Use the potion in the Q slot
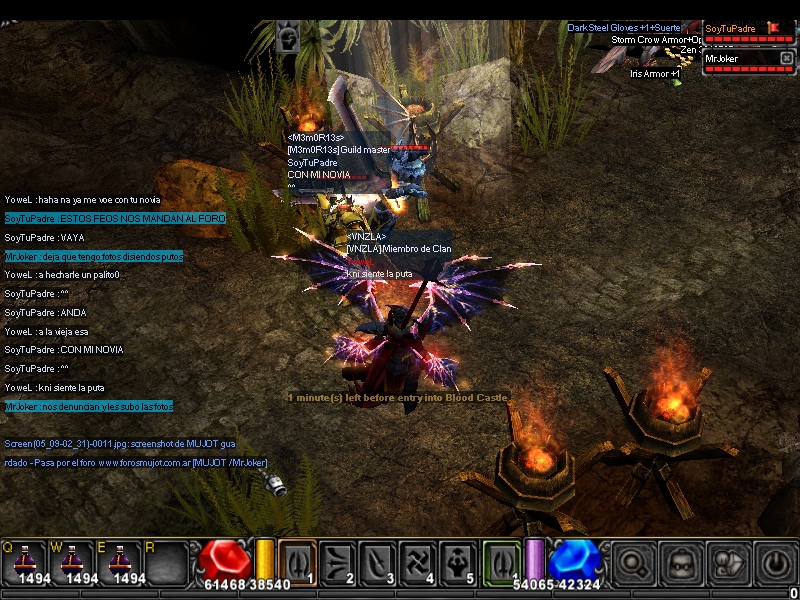Screen dimensions: 800x600 click(24, 562)
